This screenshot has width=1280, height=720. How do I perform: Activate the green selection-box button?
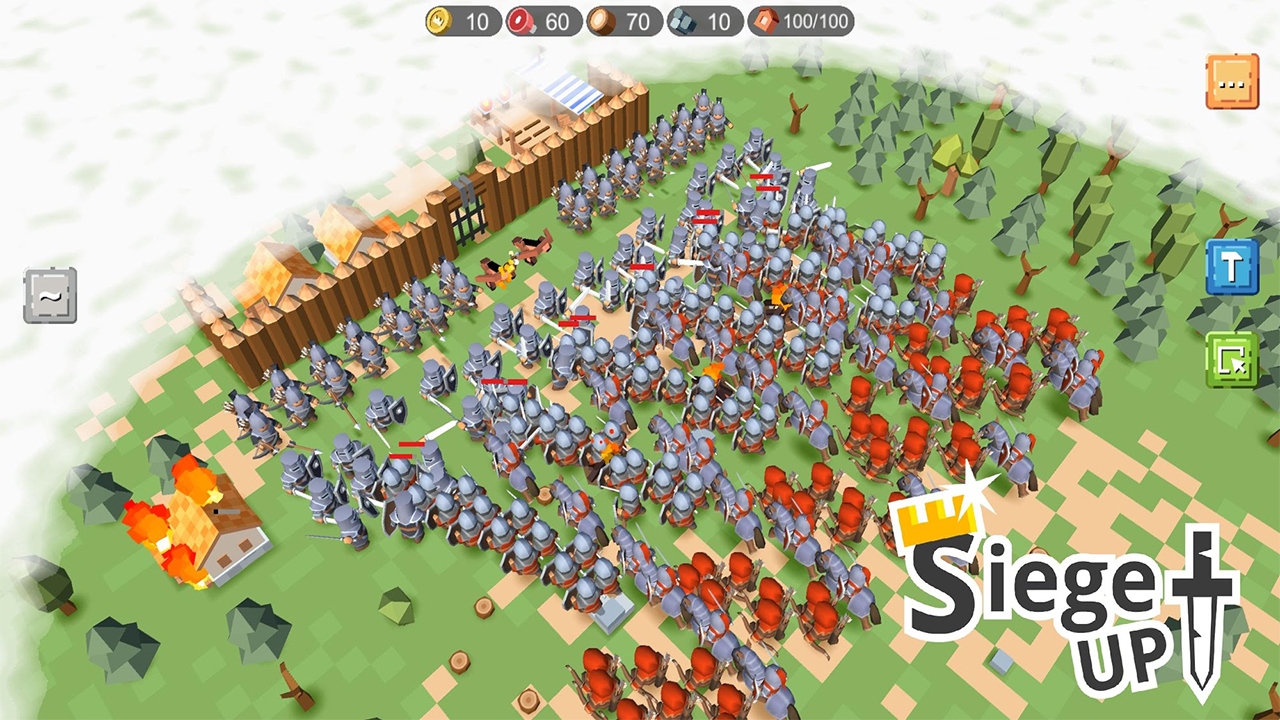(x=1231, y=360)
